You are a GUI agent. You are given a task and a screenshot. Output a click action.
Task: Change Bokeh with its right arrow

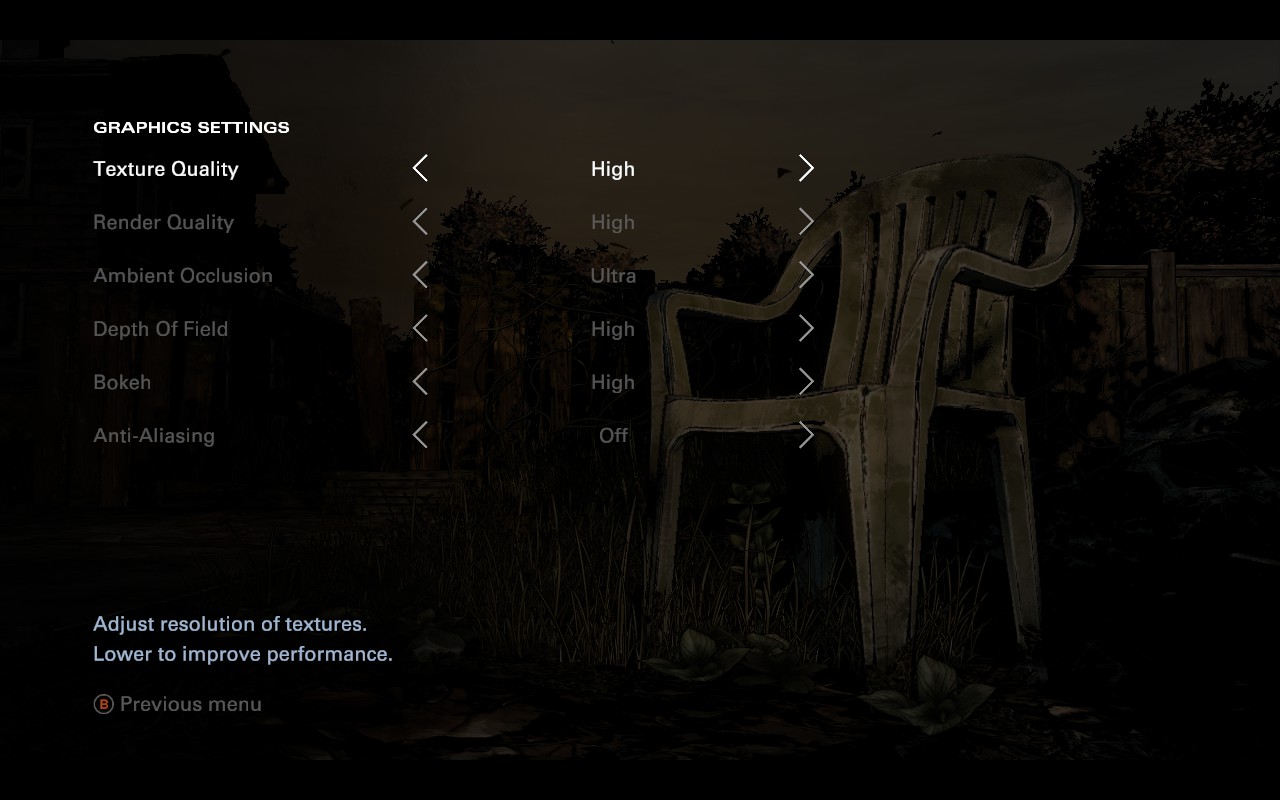(806, 382)
